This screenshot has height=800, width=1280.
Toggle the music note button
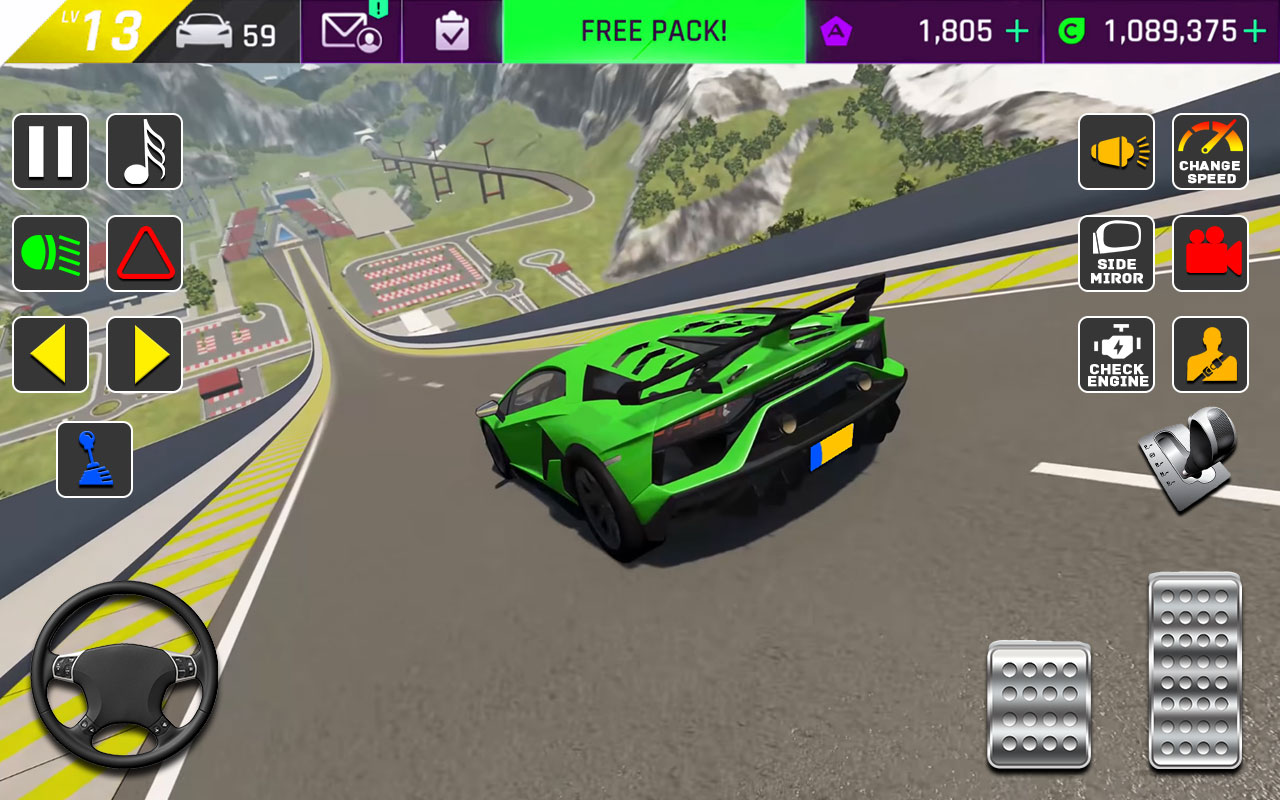144,151
